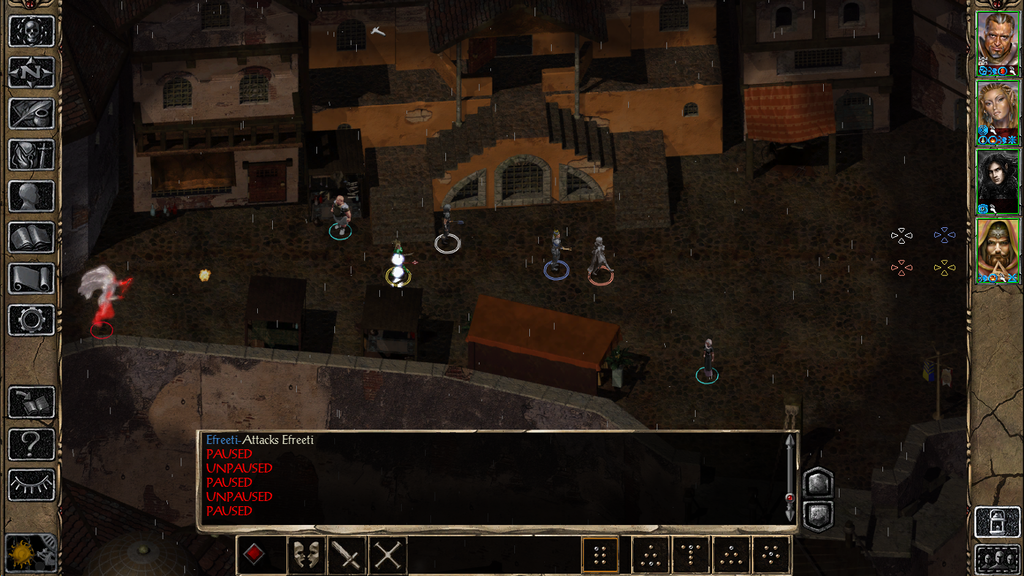Select the dark-haired character portrait

997,178
